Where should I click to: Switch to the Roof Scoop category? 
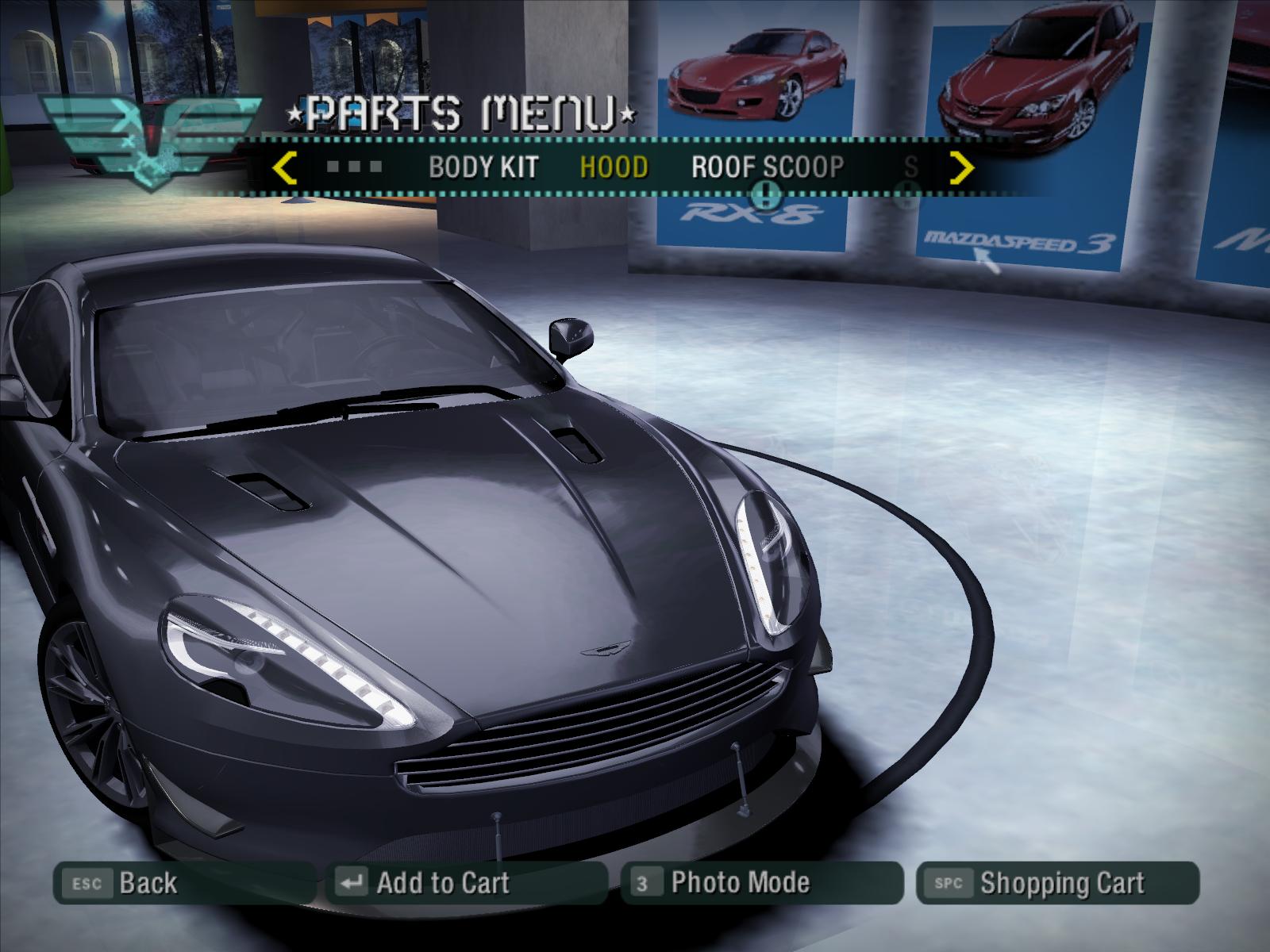767,167
